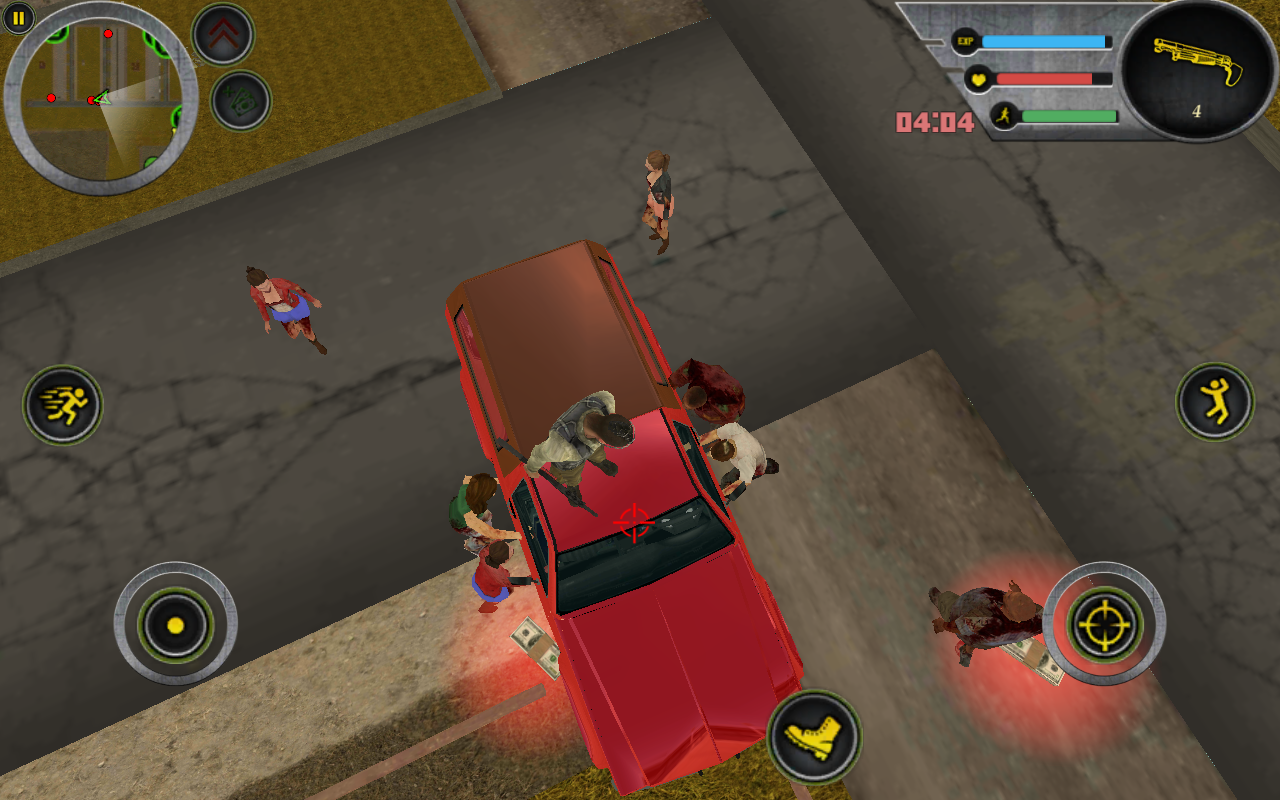
Task: Tap the EXP badge icon
Action: pyautogui.click(x=963, y=41)
